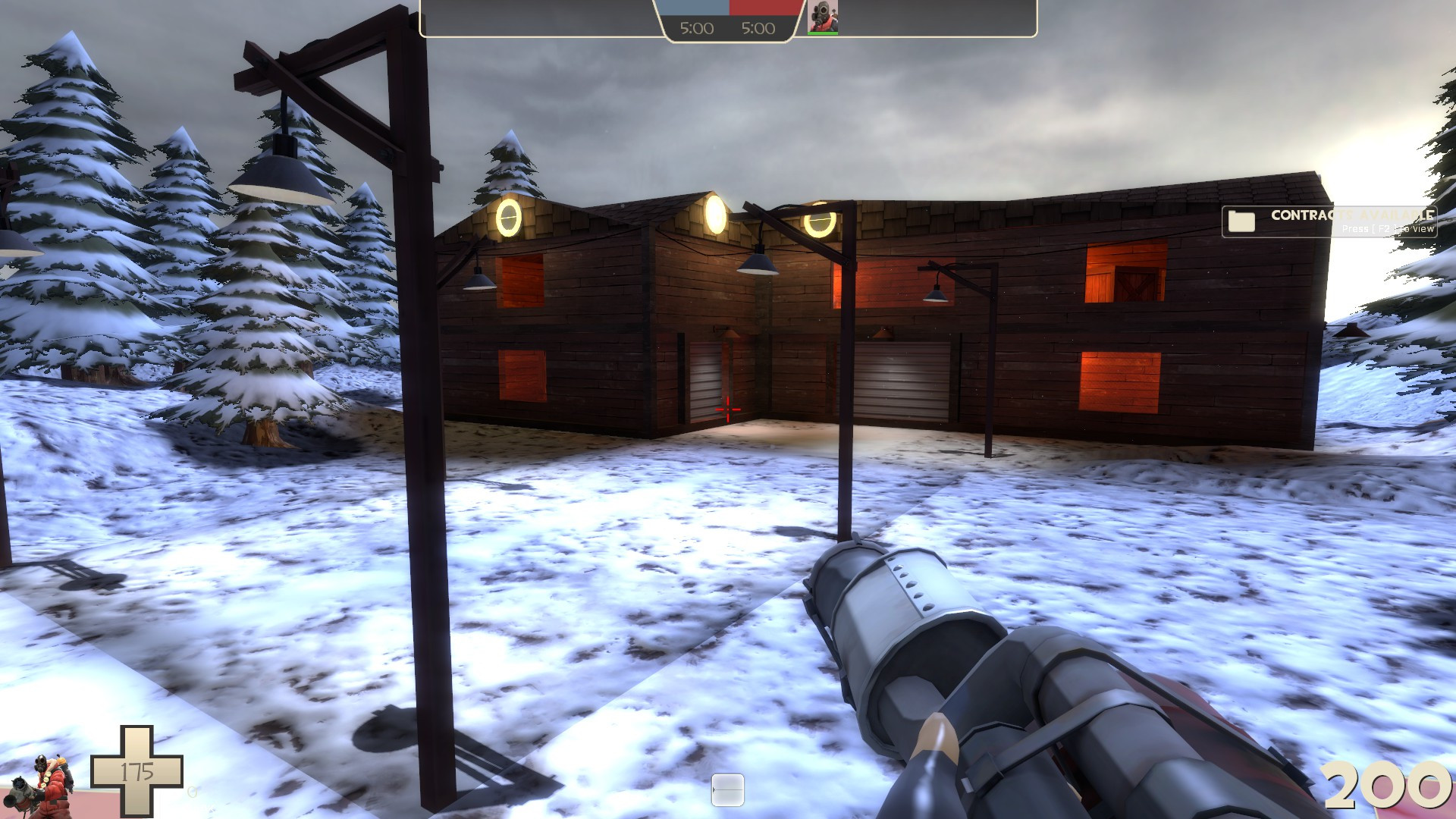Select the RED 5:00 timer
The height and width of the screenshot is (819, 1456).
758,29
